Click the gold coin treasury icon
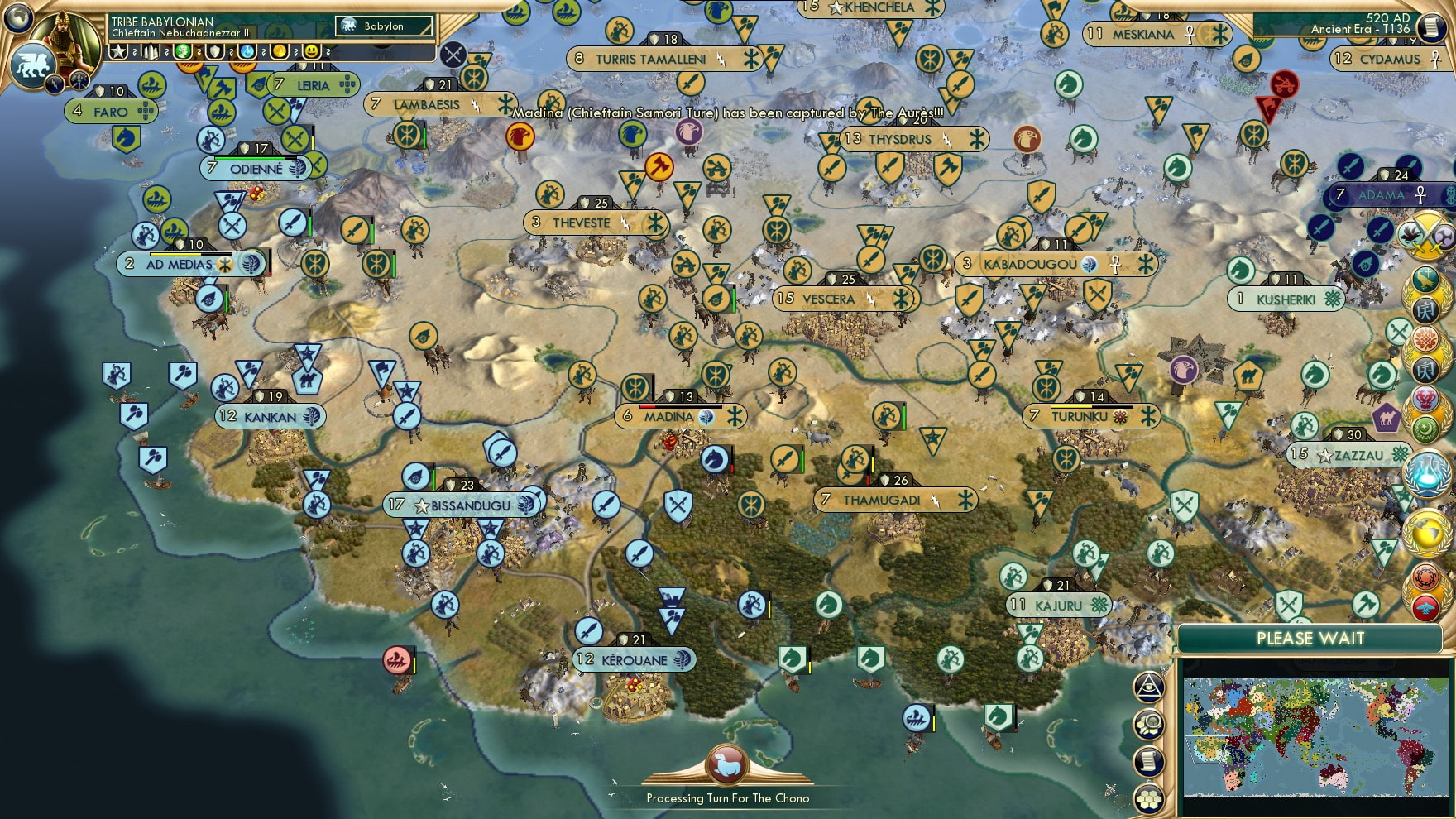 coord(278,52)
